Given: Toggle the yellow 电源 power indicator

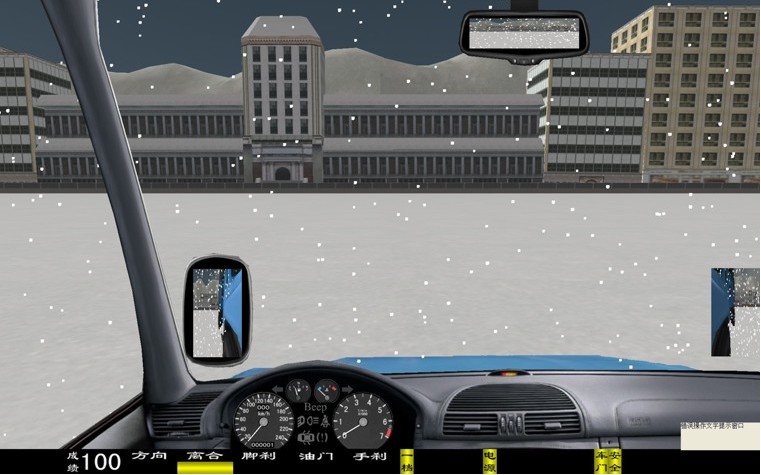Looking at the screenshot, I should point(489,461).
